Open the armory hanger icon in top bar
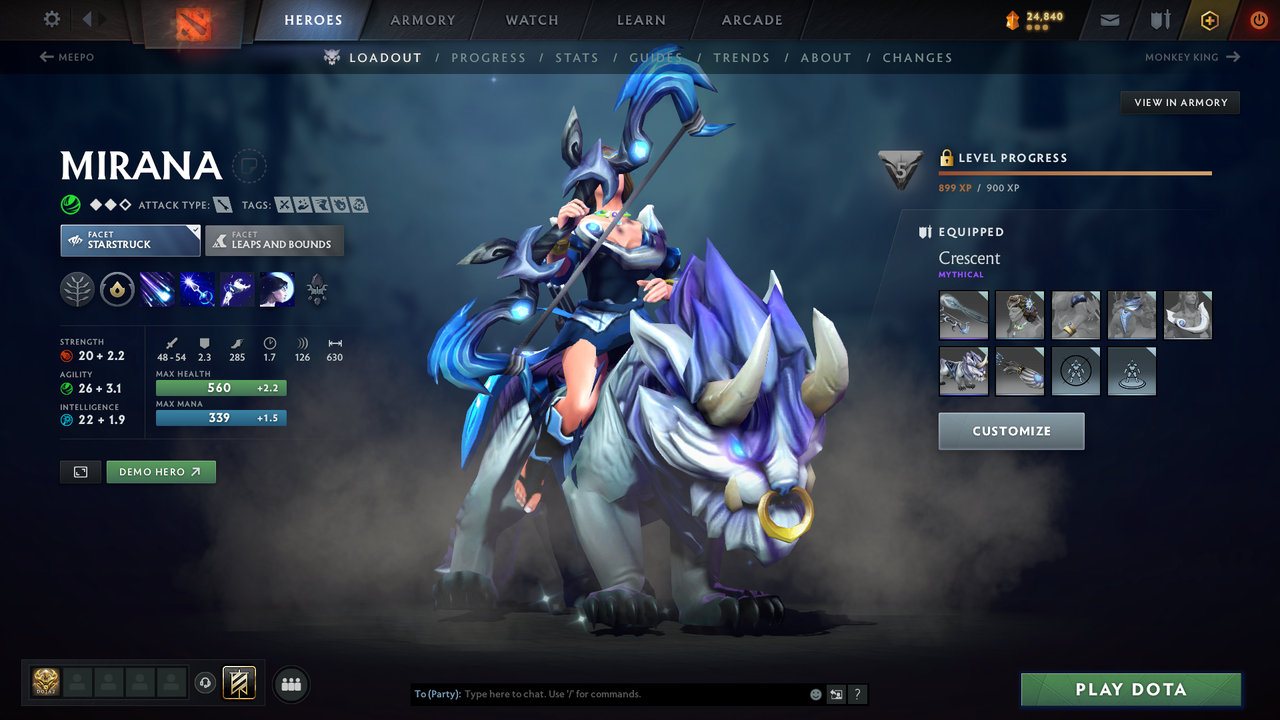 point(1160,18)
